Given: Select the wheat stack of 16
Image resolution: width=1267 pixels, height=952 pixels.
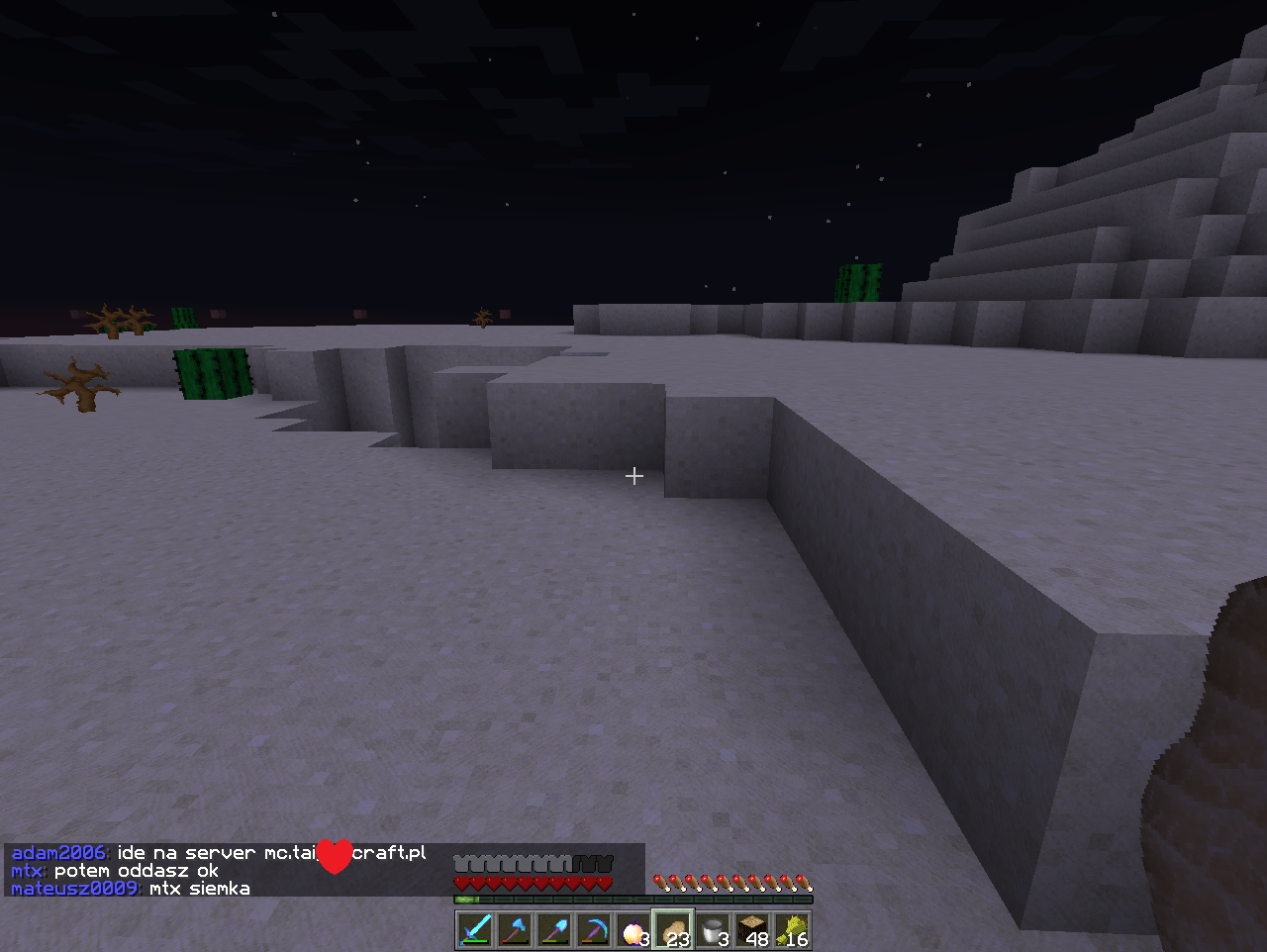Looking at the screenshot, I should 792,930.
